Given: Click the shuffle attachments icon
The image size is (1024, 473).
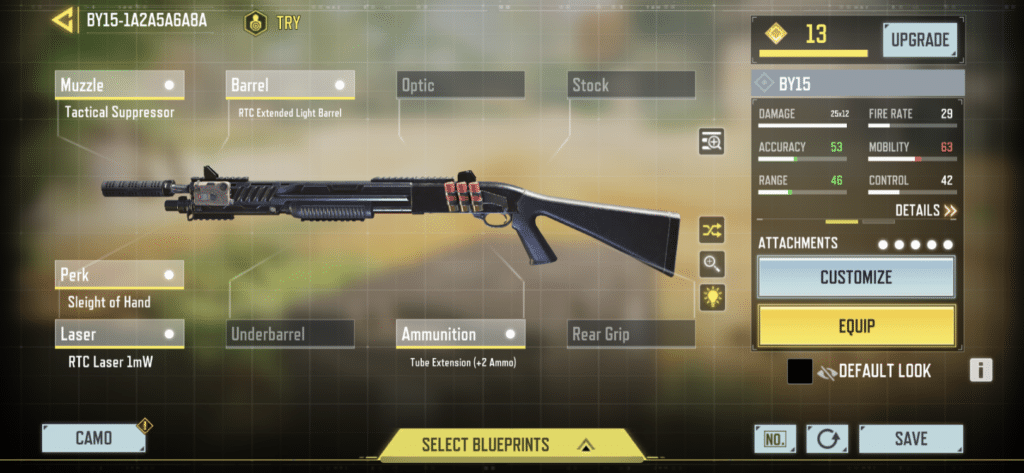Looking at the screenshot, I should point(712,230).
